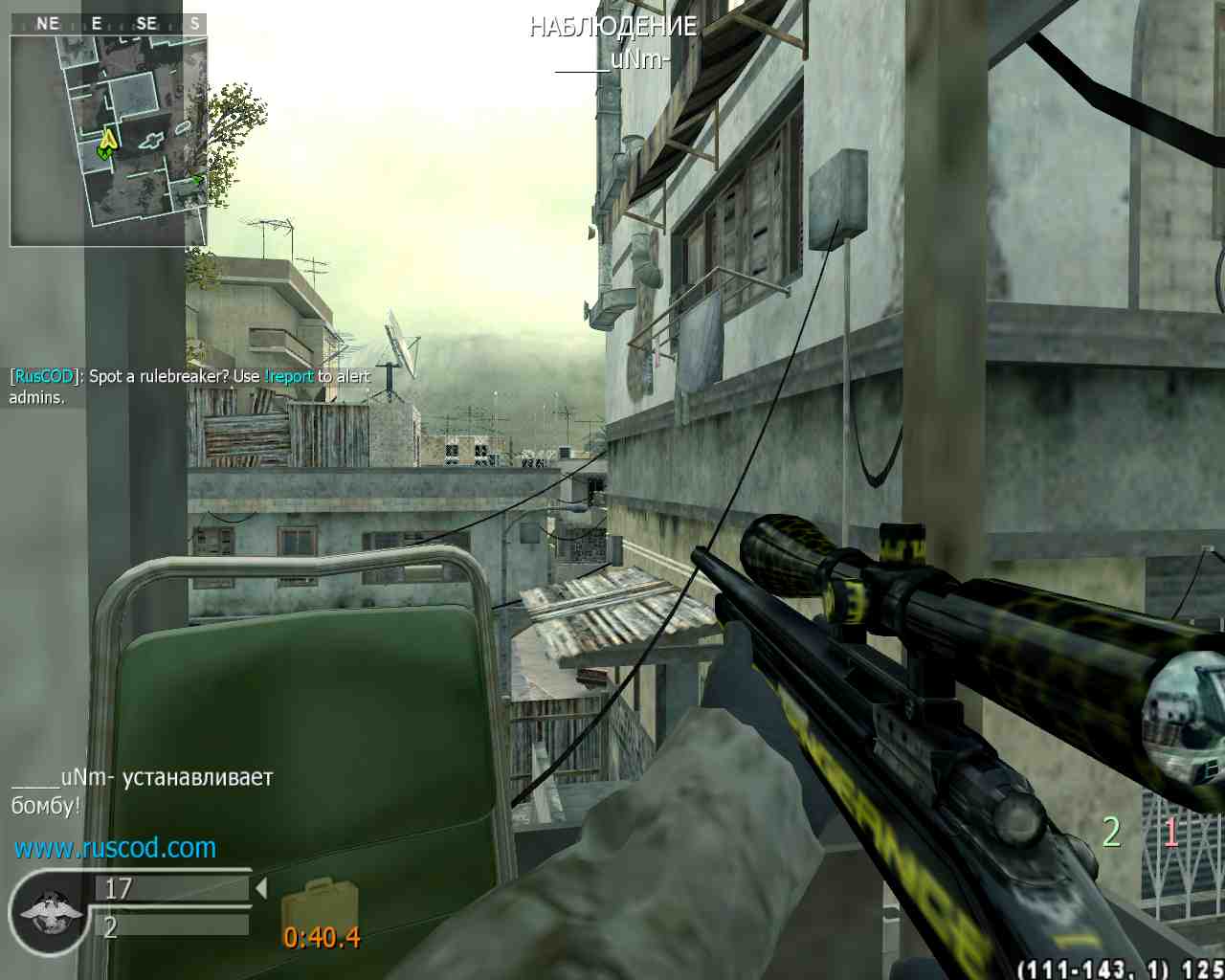Click the SE compass tab label
This screenshot has width=1225, height=980.
tap(145, 22)
